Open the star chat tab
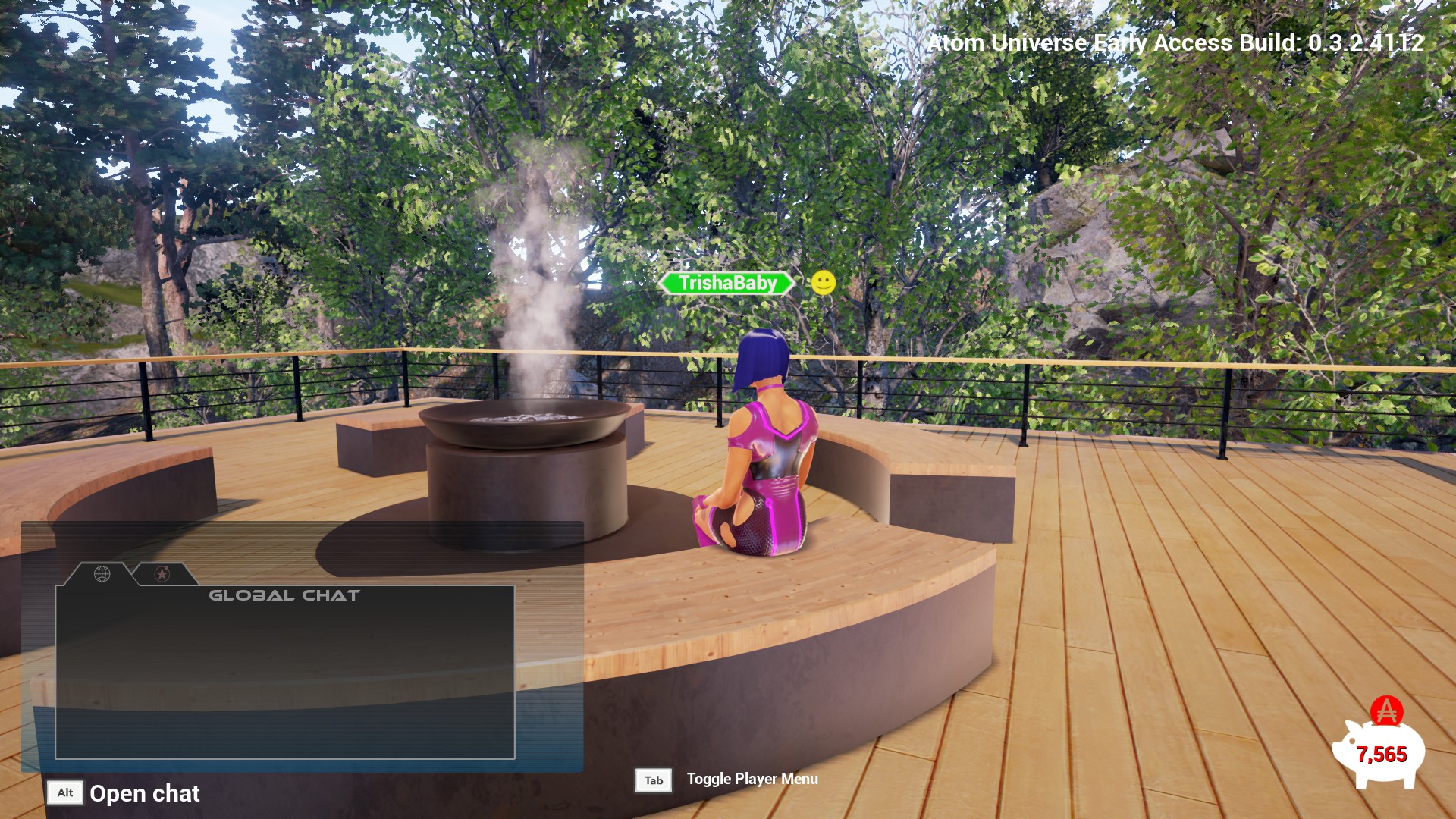Viewport: 1456px width, 819px height. pyautogui.click(x=162, y=574)
